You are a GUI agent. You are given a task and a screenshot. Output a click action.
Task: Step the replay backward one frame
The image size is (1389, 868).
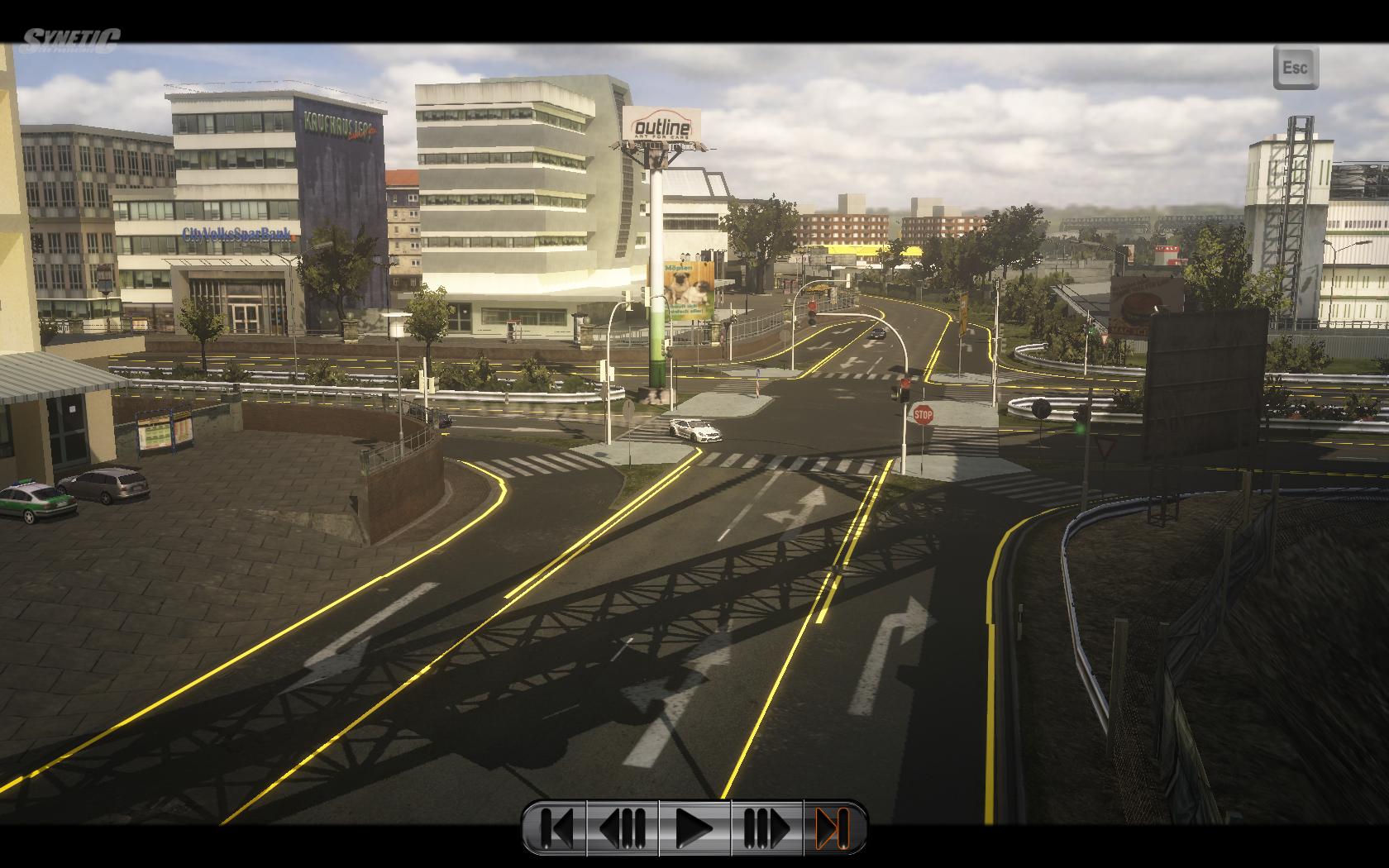623,827
